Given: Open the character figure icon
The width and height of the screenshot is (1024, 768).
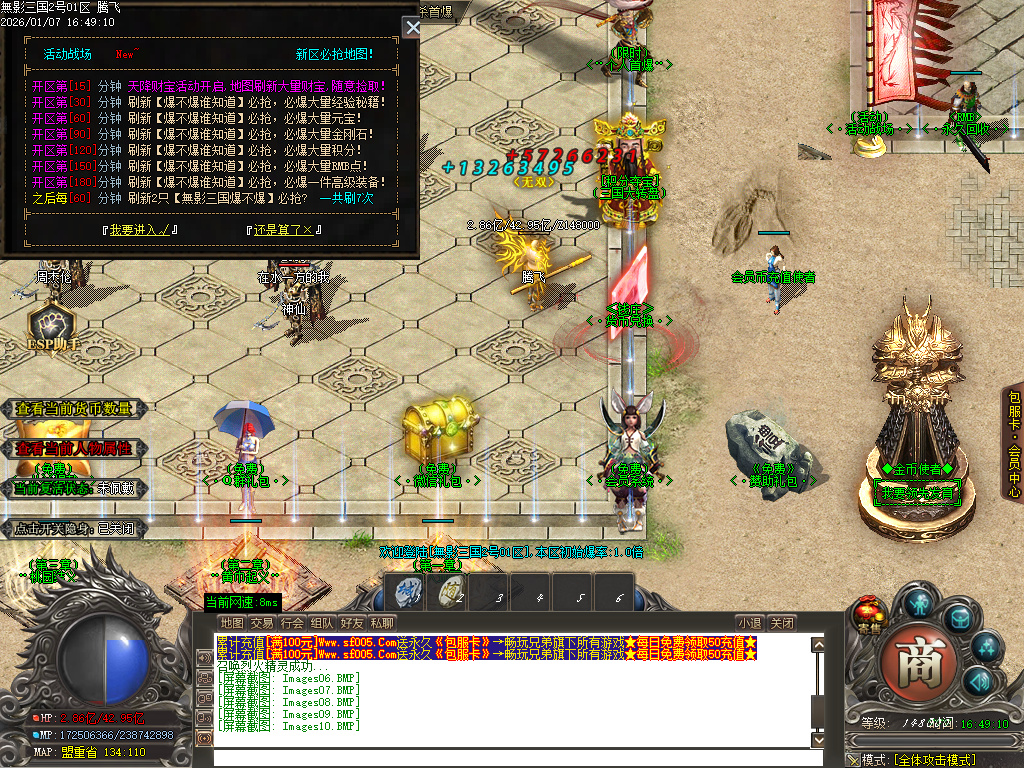Looking at the screenshot, I should click(x=919, y=602).
